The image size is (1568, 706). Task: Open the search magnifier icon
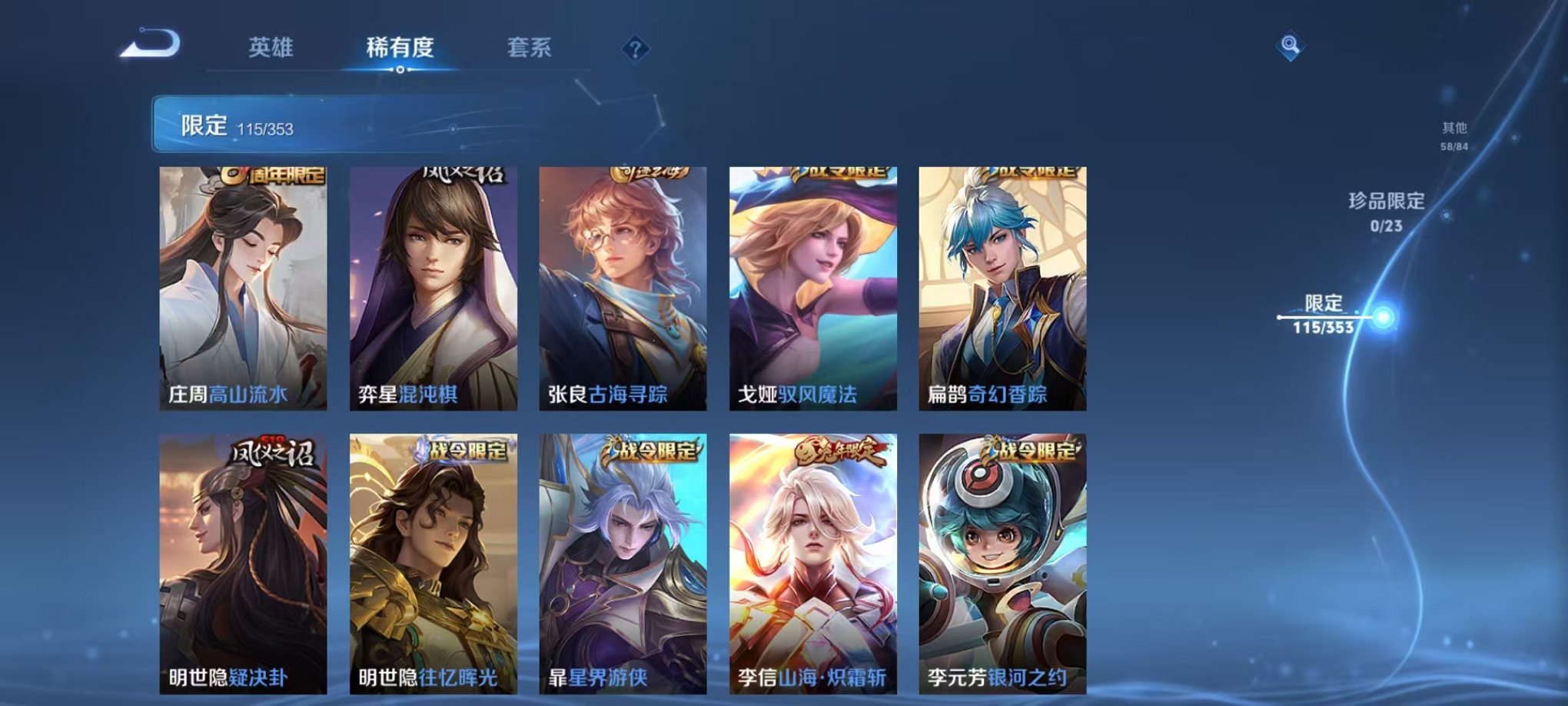tap(1291, 46)
